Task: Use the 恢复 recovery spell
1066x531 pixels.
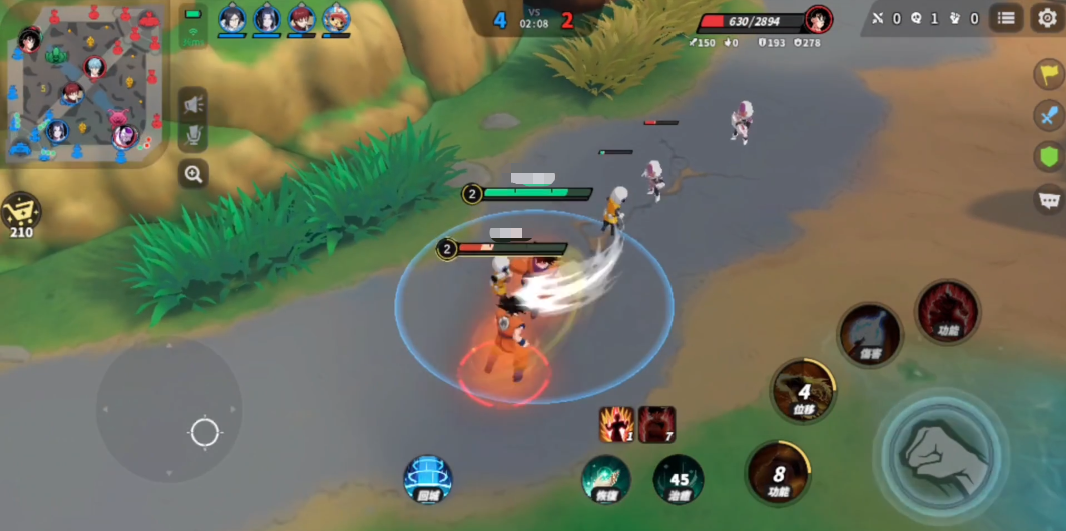Action: pyautogui.click(x=606, y=479)
